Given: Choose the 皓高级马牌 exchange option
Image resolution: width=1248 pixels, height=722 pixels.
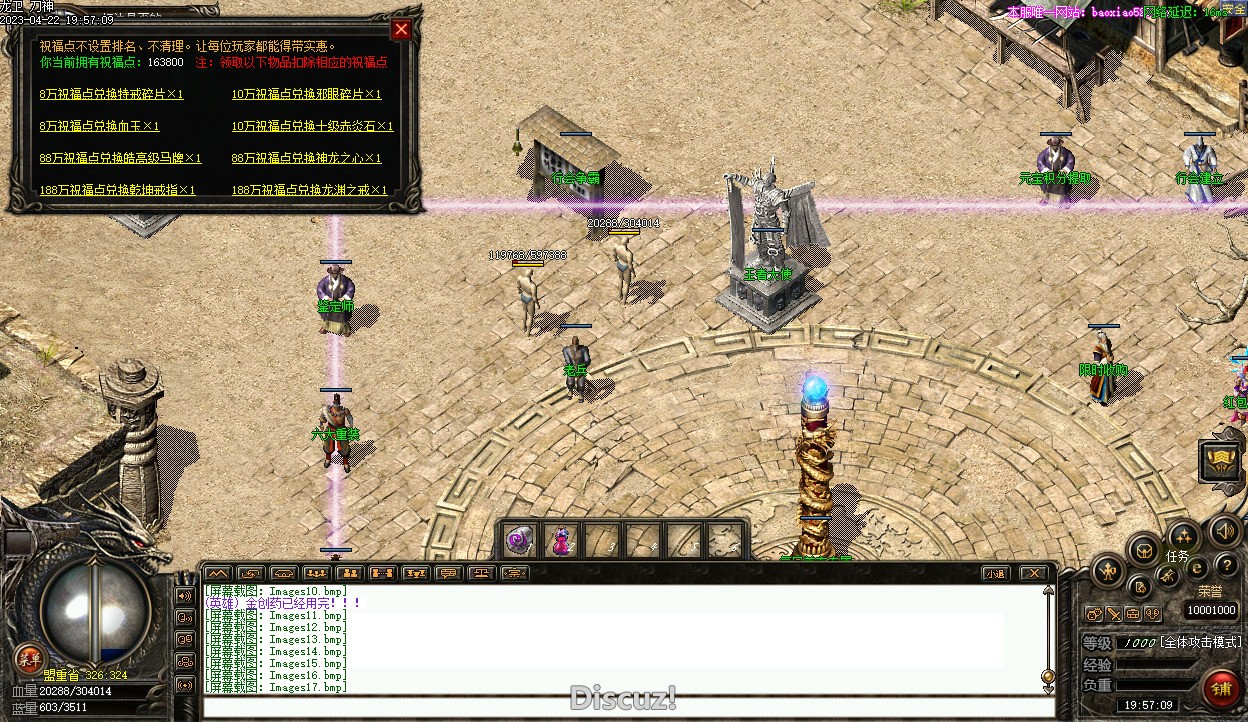Looking at the screenshot, I should click(120, 158).
